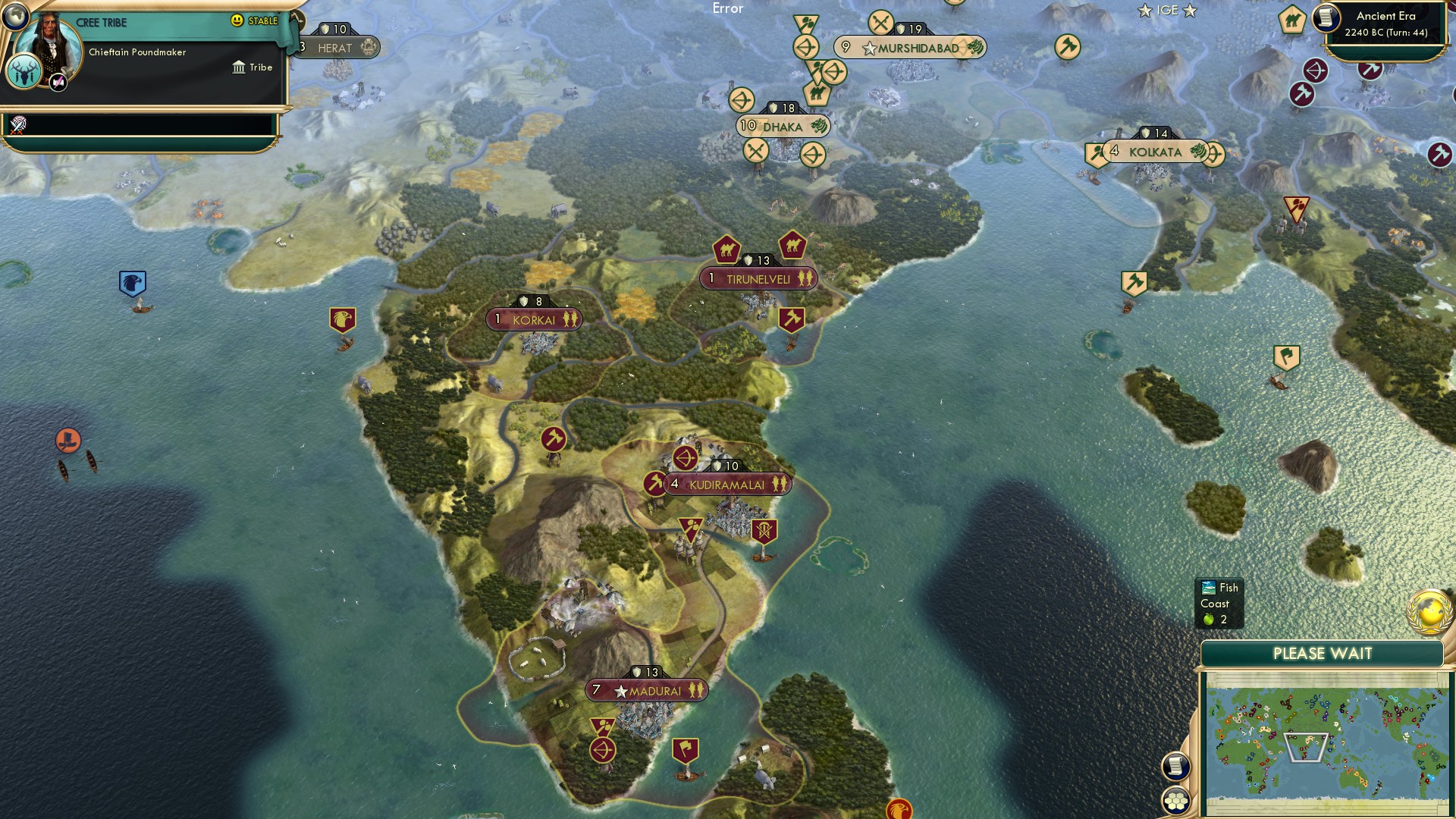The width and height of the screenshot is (1456, 819).
Task: Click the crossed-swords combat notification icon
Action: 881,22
